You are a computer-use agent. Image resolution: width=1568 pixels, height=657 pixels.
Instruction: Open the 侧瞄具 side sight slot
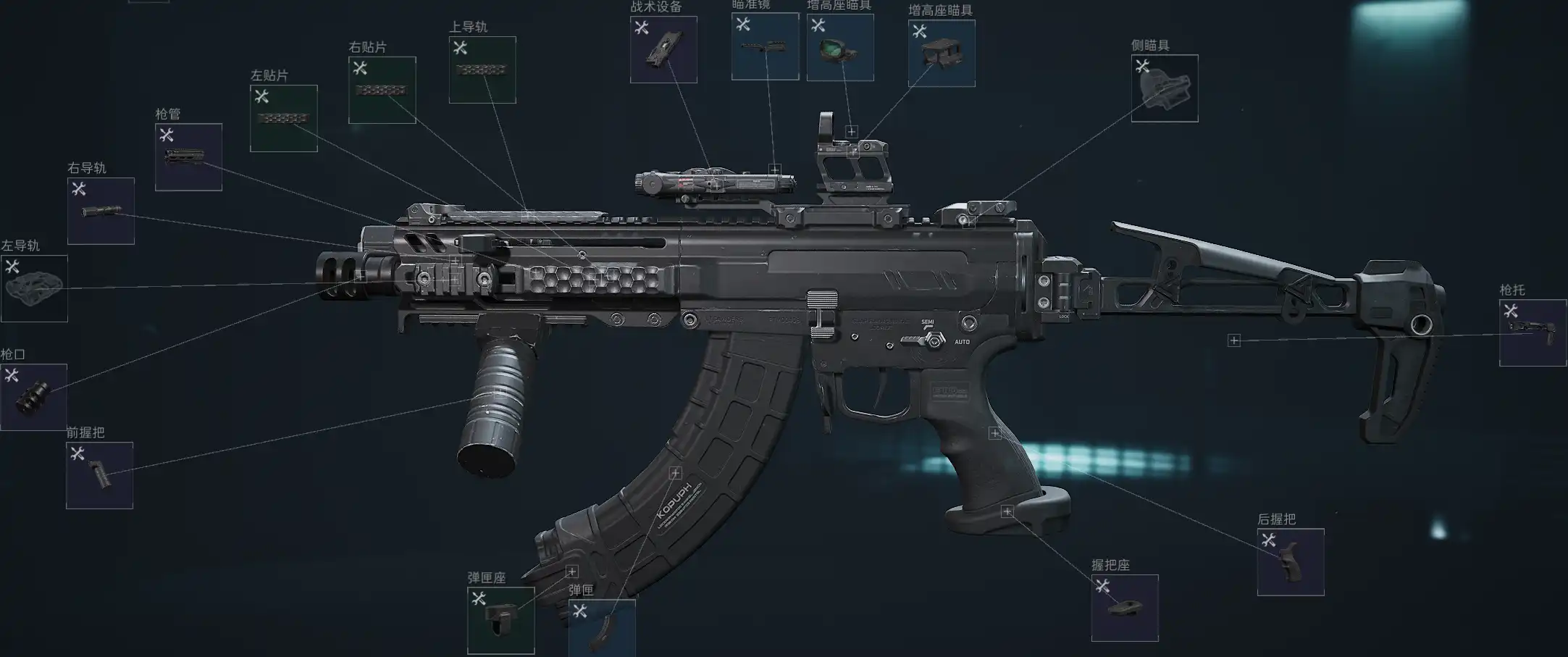pos(1164,88)
